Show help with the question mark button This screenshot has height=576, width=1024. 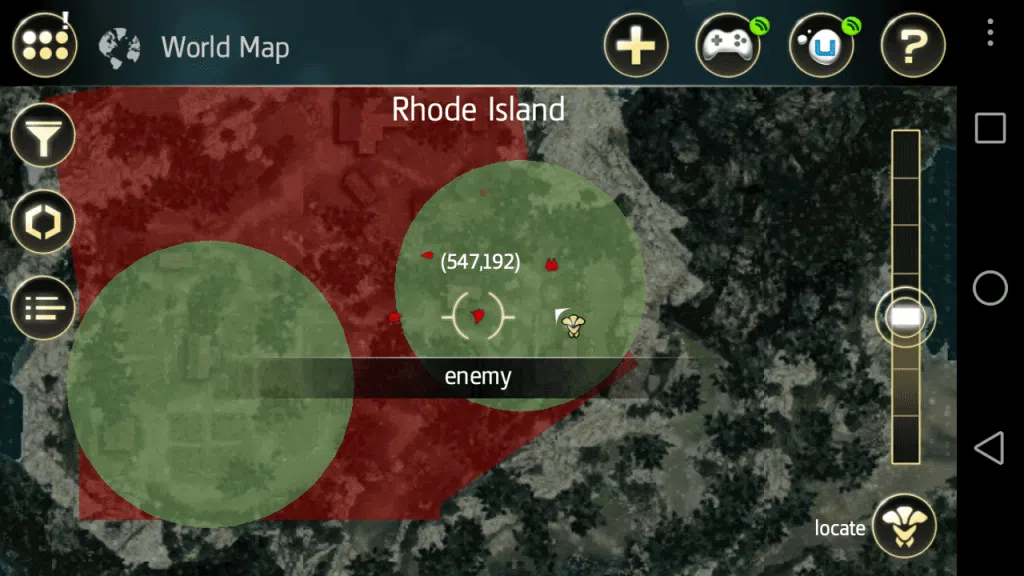(913, 46)
